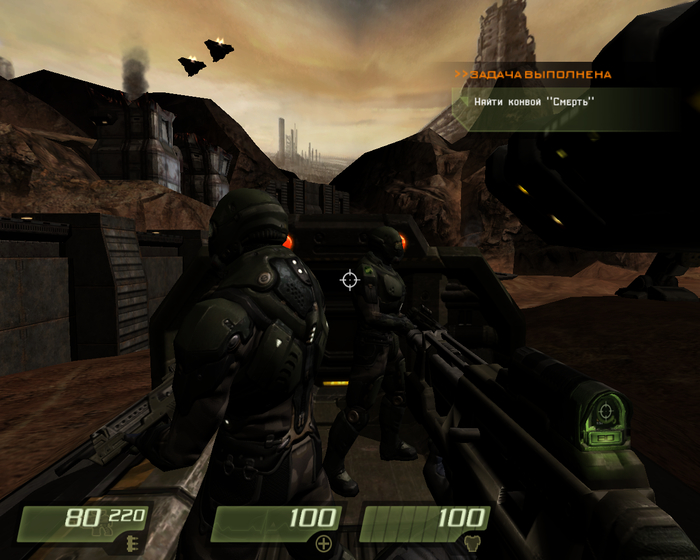
Task: Click the 'ЗАДАЧА ВЫПОЛНЕНА' objective header
Action: pos(533,74)
